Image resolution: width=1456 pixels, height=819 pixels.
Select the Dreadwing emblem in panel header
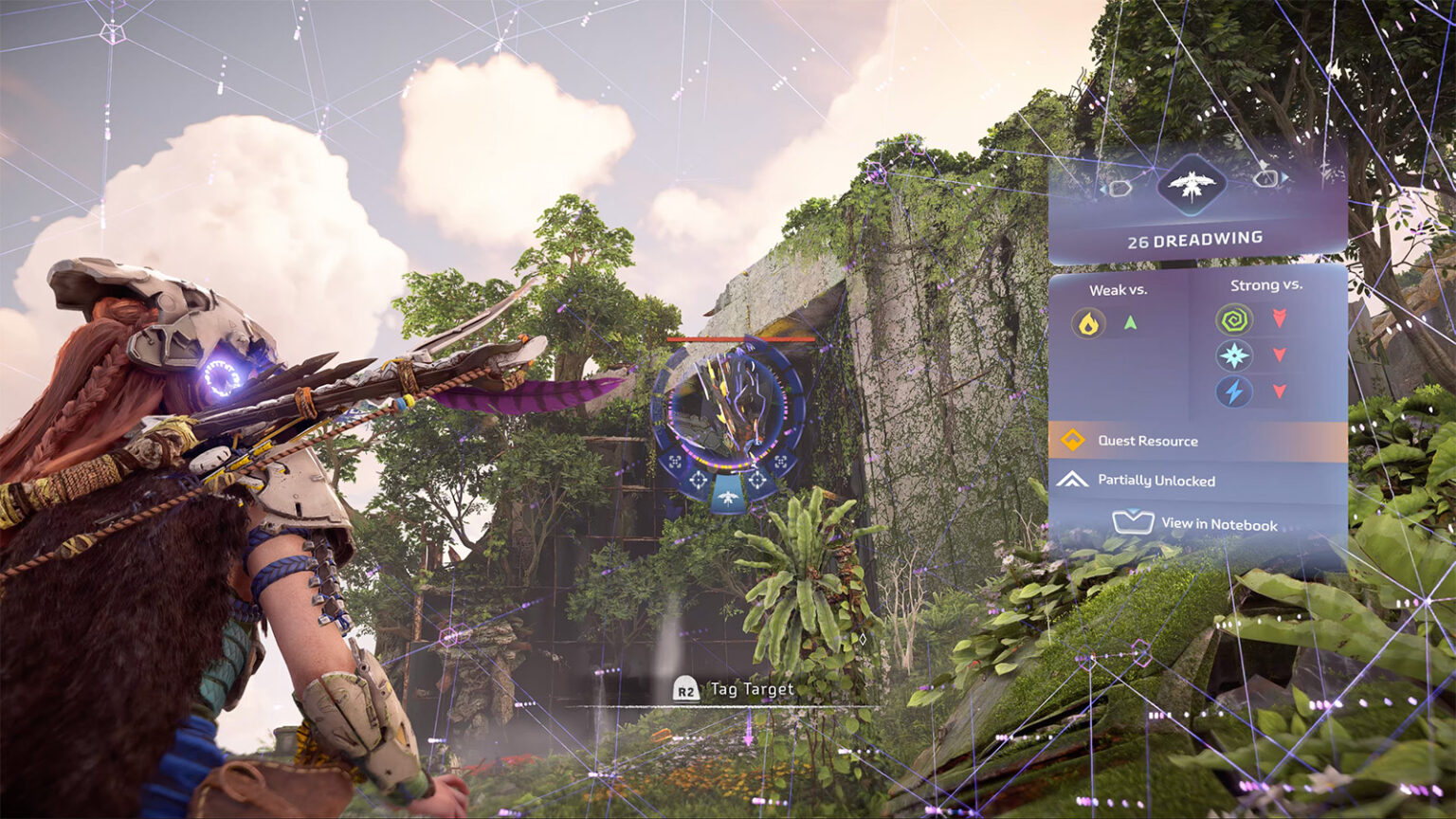coord(1192,184)
